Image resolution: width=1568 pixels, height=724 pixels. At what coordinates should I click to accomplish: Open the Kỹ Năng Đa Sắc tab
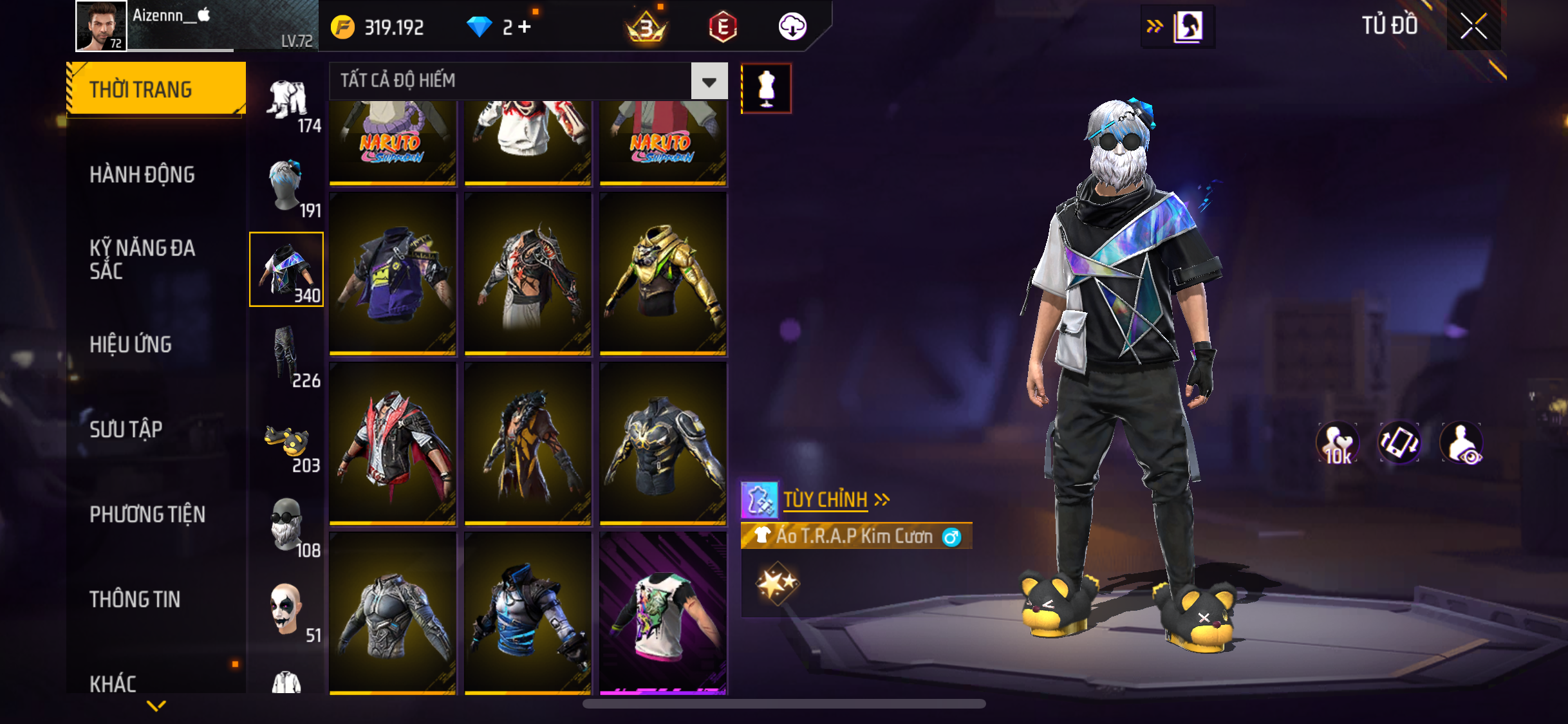142,259
